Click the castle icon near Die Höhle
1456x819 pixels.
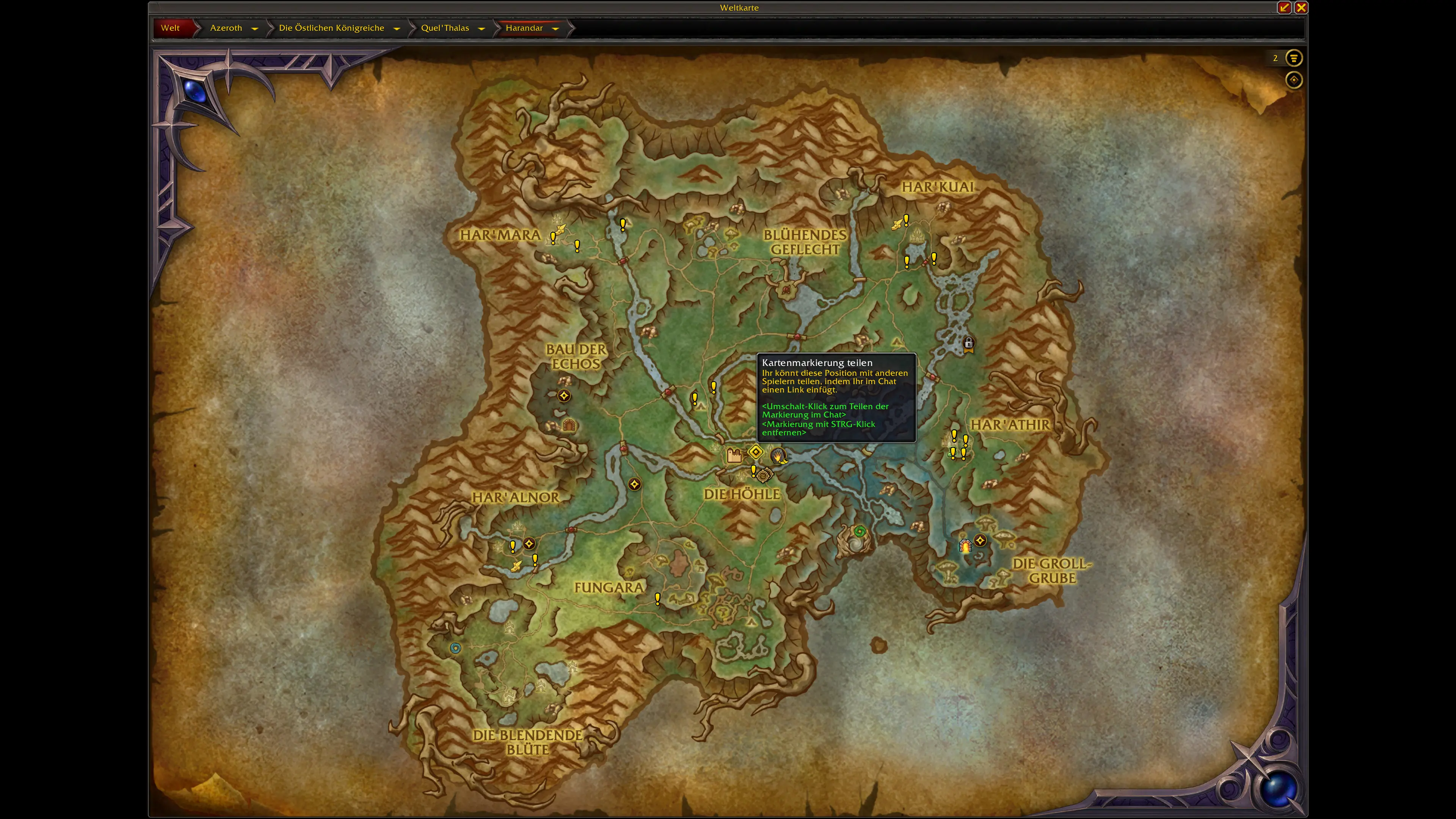tap(734, 455)
